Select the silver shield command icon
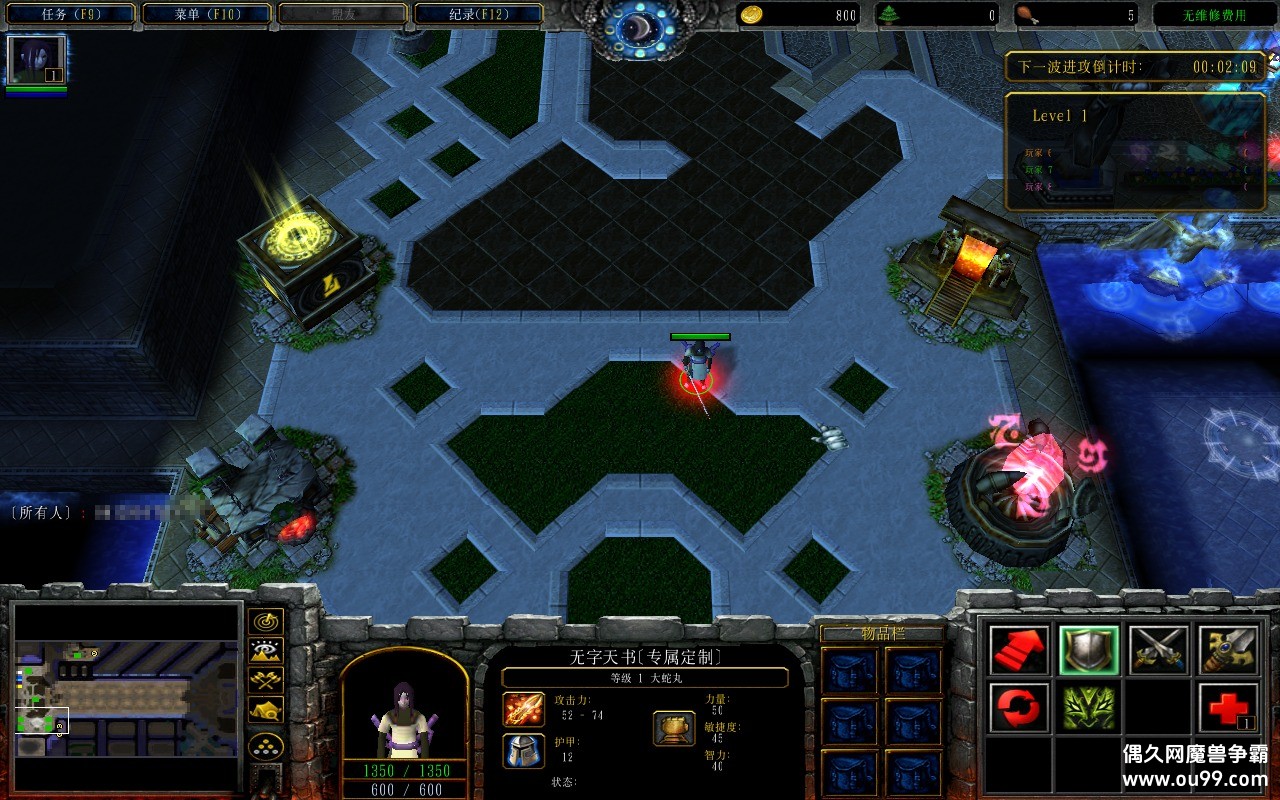Viewport: 1280px width, 800px height. [x=1089, y=650]
